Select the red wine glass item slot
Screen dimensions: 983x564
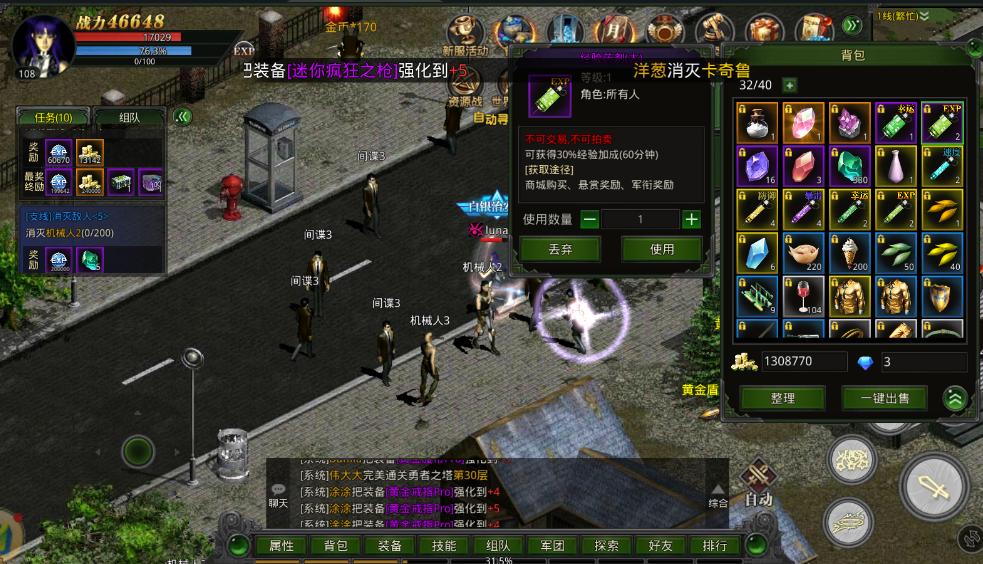tap(803, 297)
